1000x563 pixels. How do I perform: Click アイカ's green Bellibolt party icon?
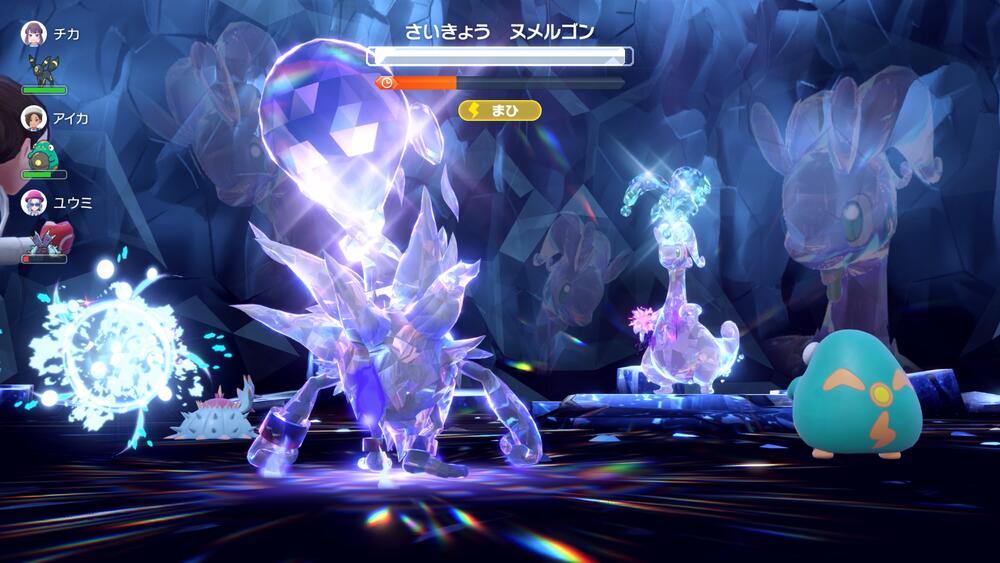click(44, 155)
